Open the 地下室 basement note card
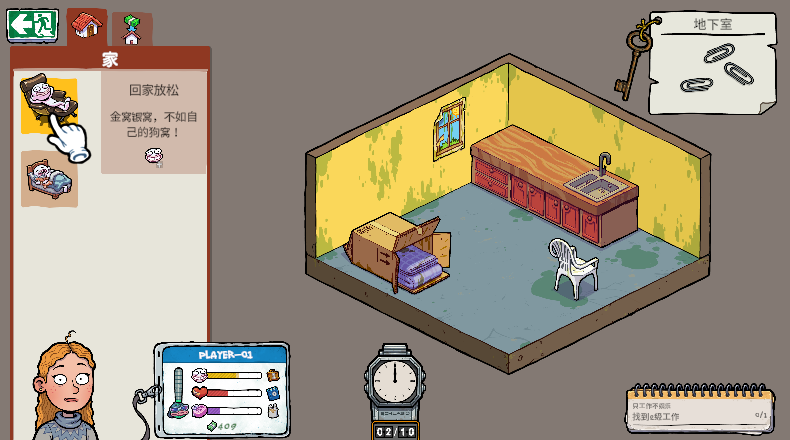790x440 pixels. (x=712, y=62)
